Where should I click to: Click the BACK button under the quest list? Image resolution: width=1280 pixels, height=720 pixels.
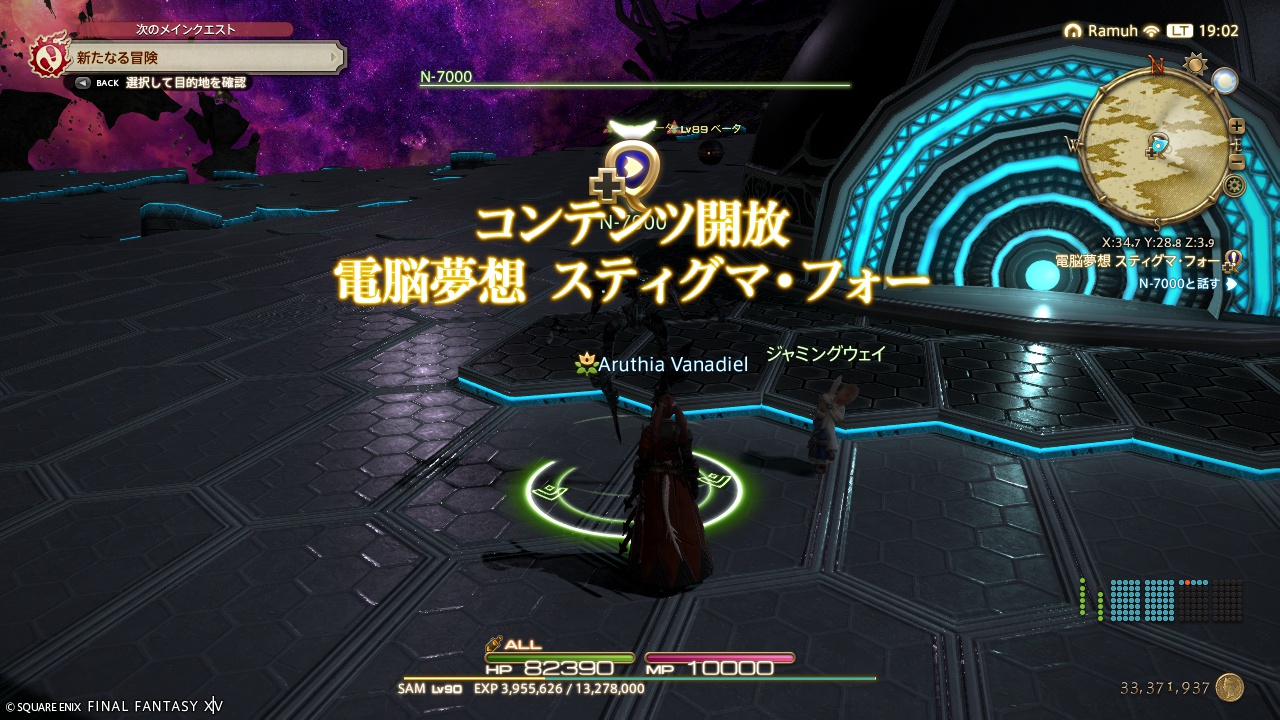pyautogui.click(x=83, y=82)
